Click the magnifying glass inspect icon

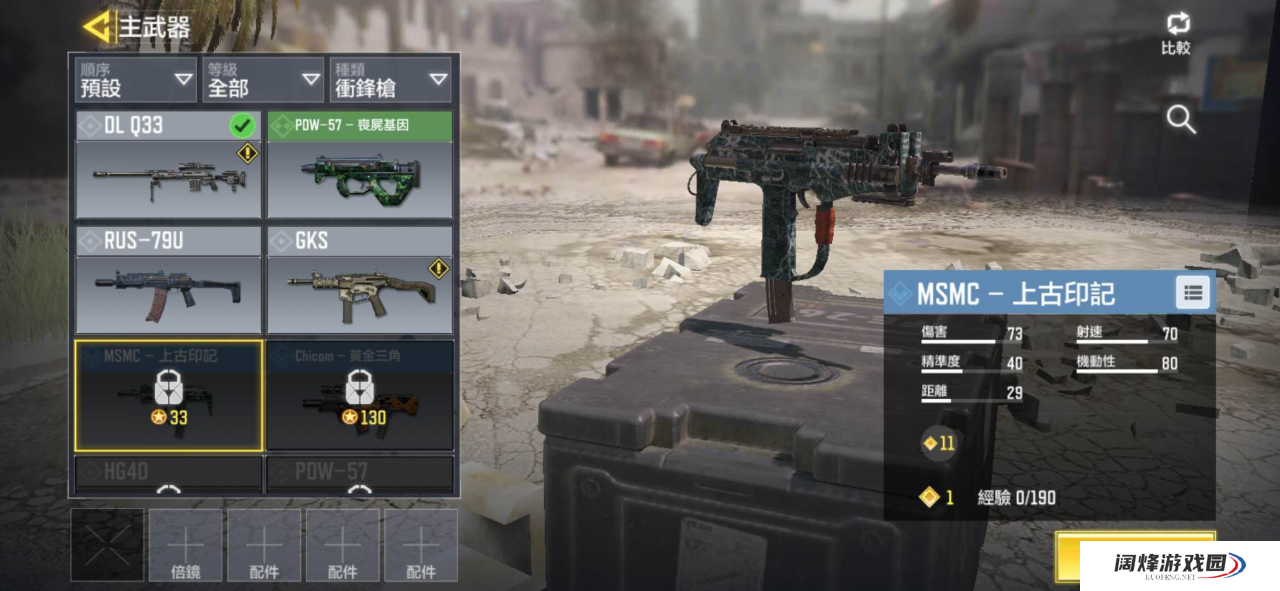tap(1181, 120)
